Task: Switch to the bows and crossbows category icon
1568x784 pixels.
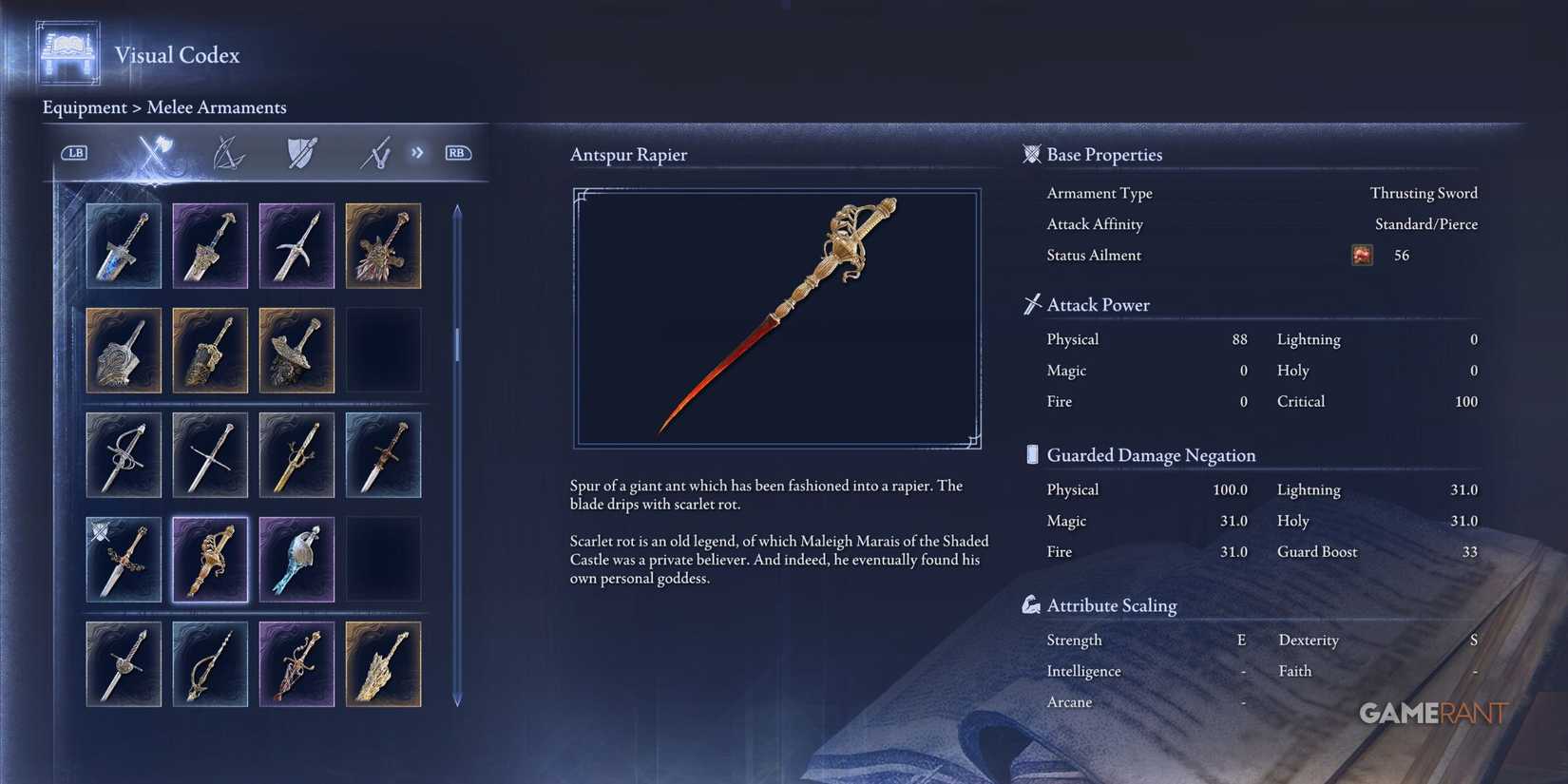Action: [228, 152]
